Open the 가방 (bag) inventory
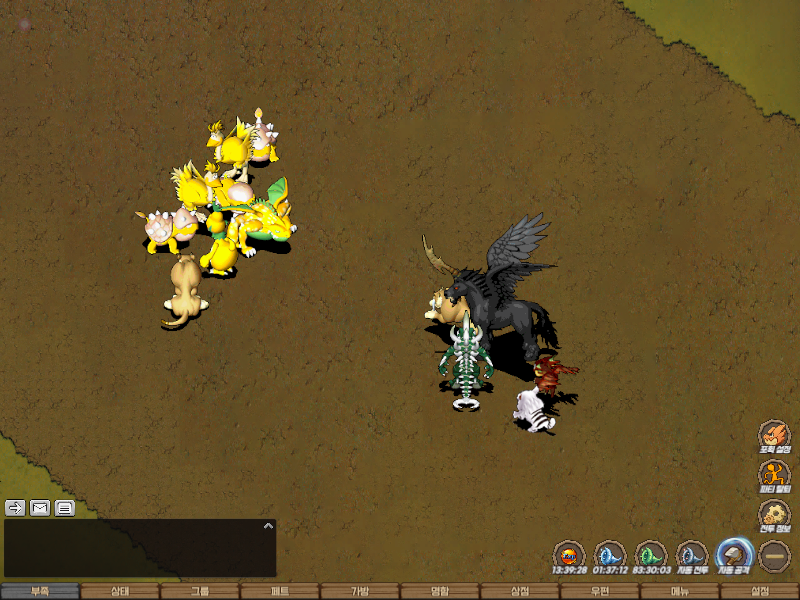Viewport: 800px width, 600px height. (x=360, y=591)
